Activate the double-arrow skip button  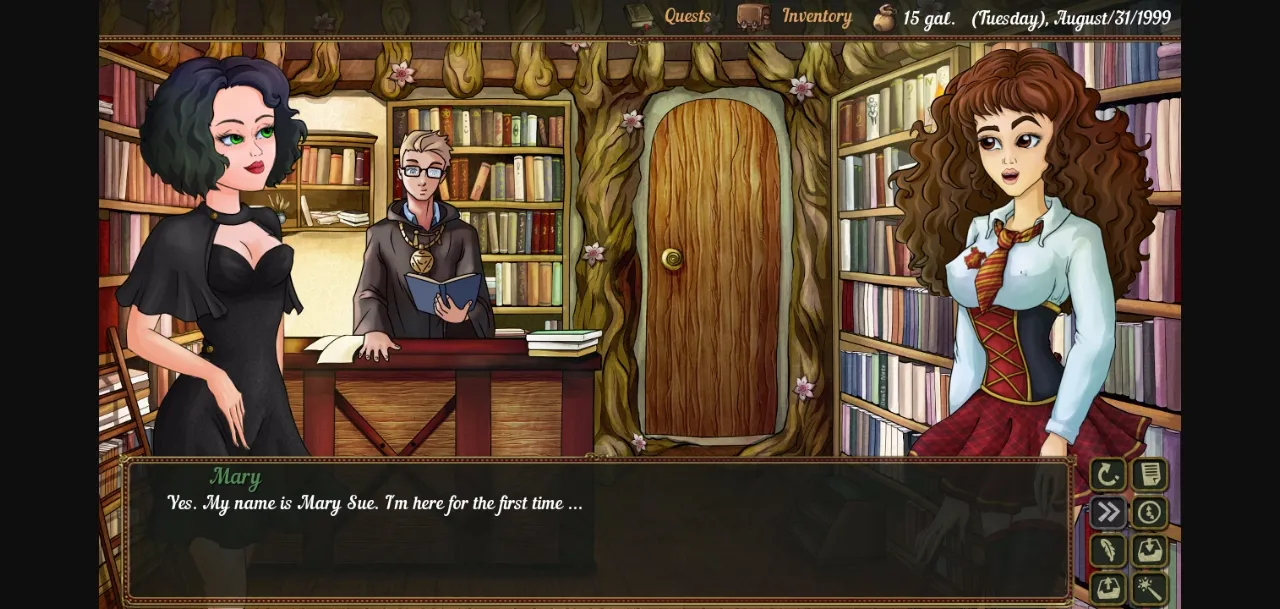pos(1108,513)
